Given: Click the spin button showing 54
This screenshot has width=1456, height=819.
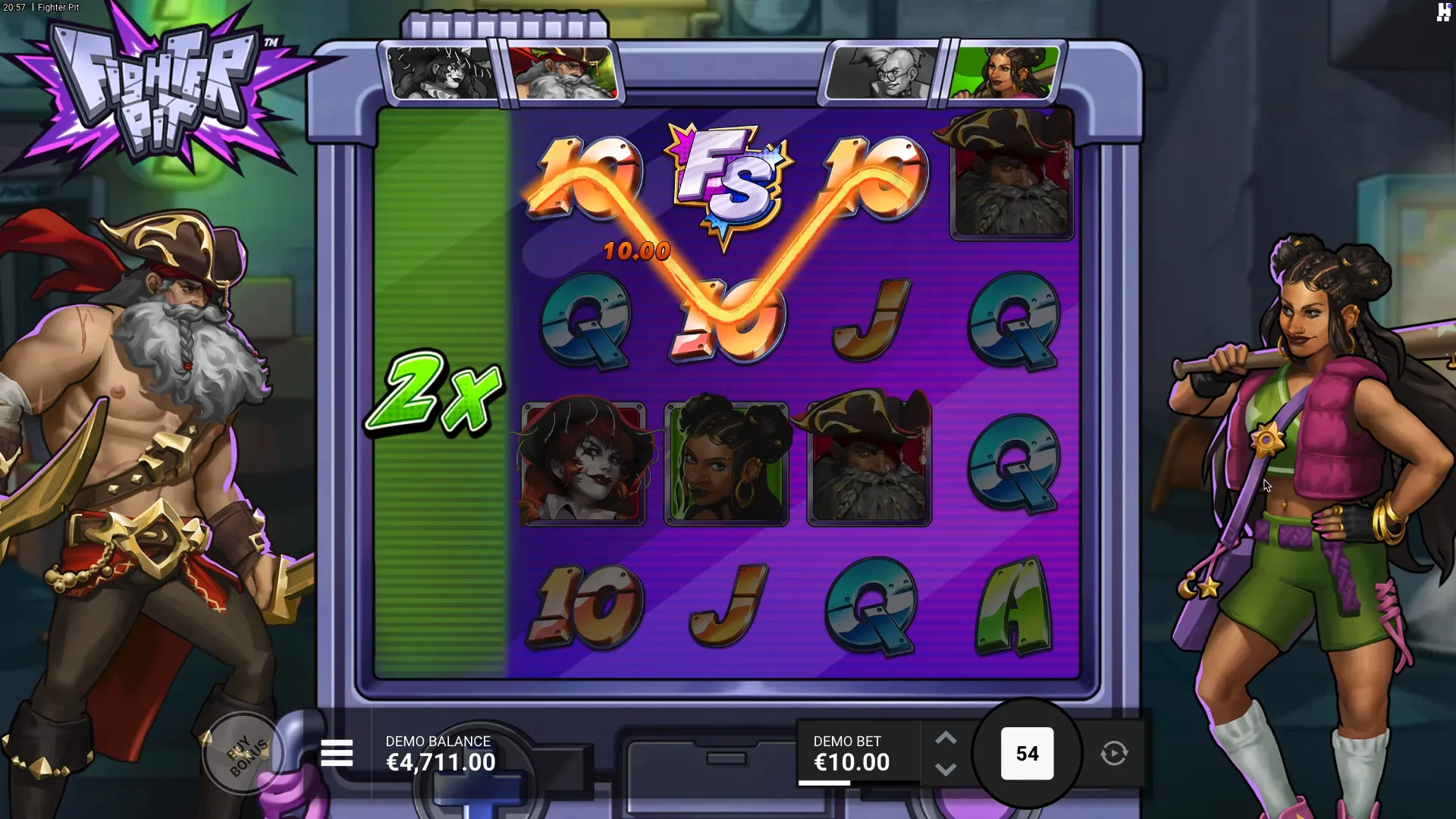Looking at the screenshot, I should click(1027, 754).
